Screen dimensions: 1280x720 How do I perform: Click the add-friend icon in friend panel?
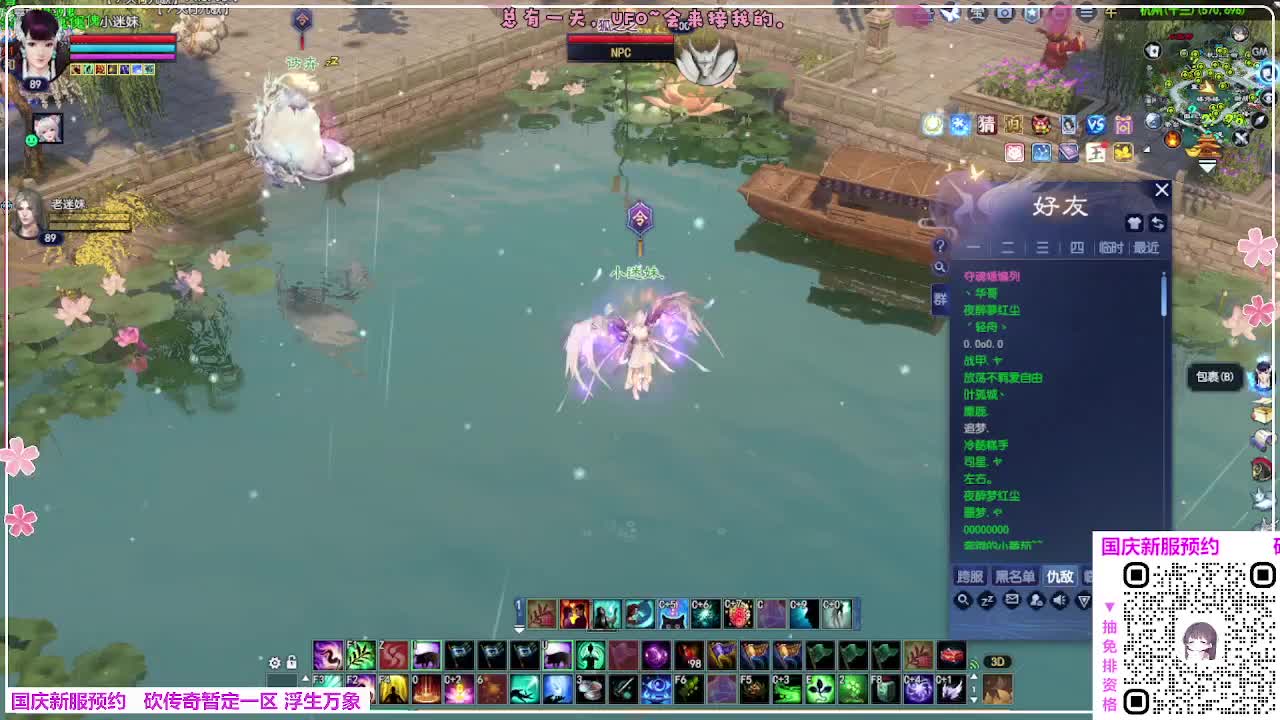(1037, 601)
